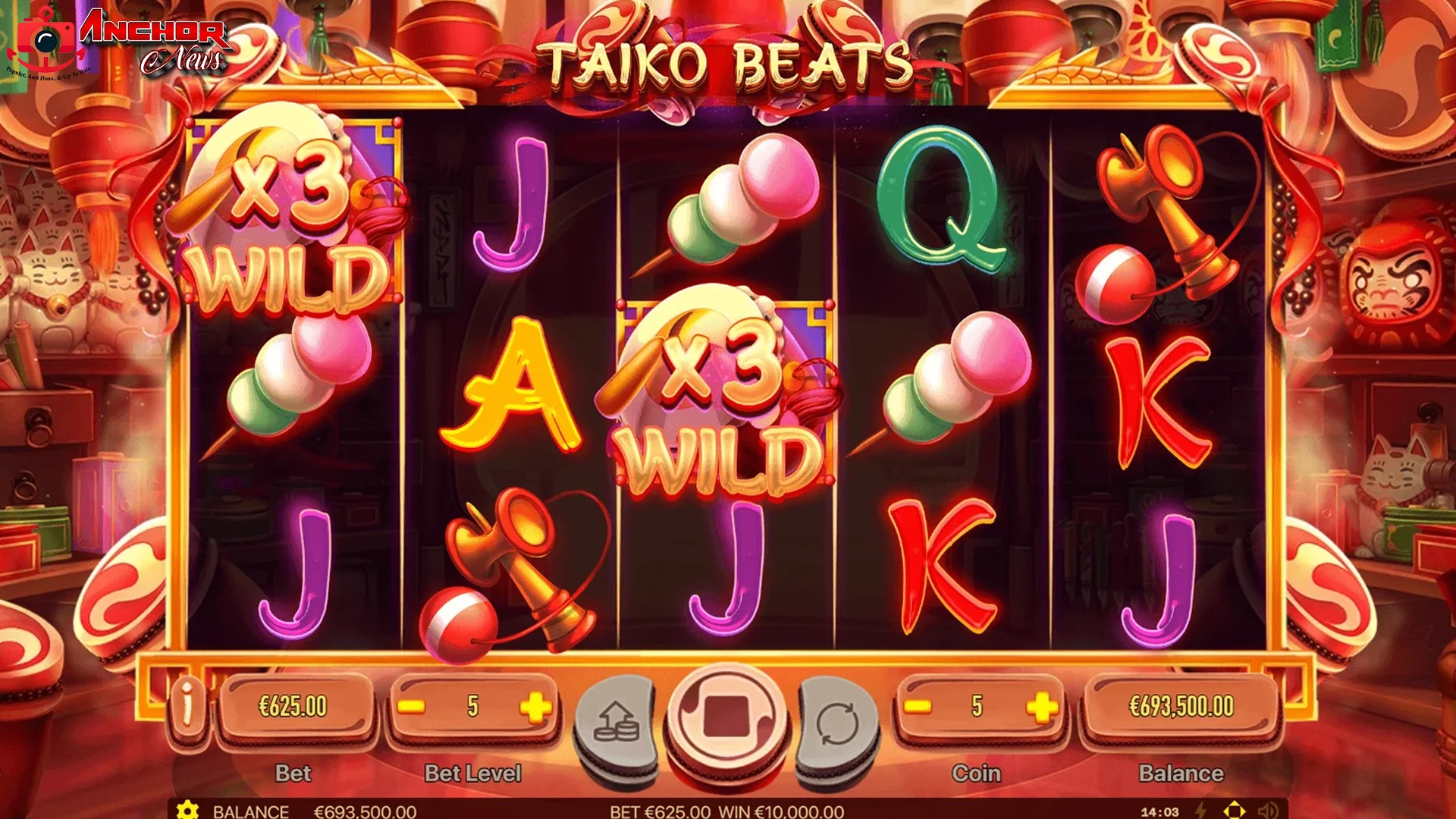The height and width of the screenshot is (819, 1456).
Task: Increase Coin value using the plus control
Action: tap(1043, 707)
